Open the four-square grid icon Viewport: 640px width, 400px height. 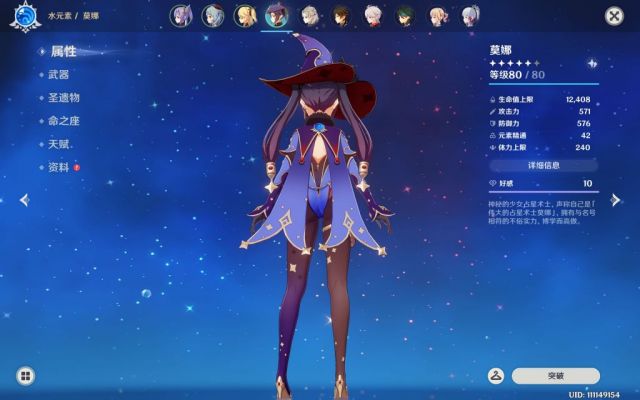(x=24, y=376)
